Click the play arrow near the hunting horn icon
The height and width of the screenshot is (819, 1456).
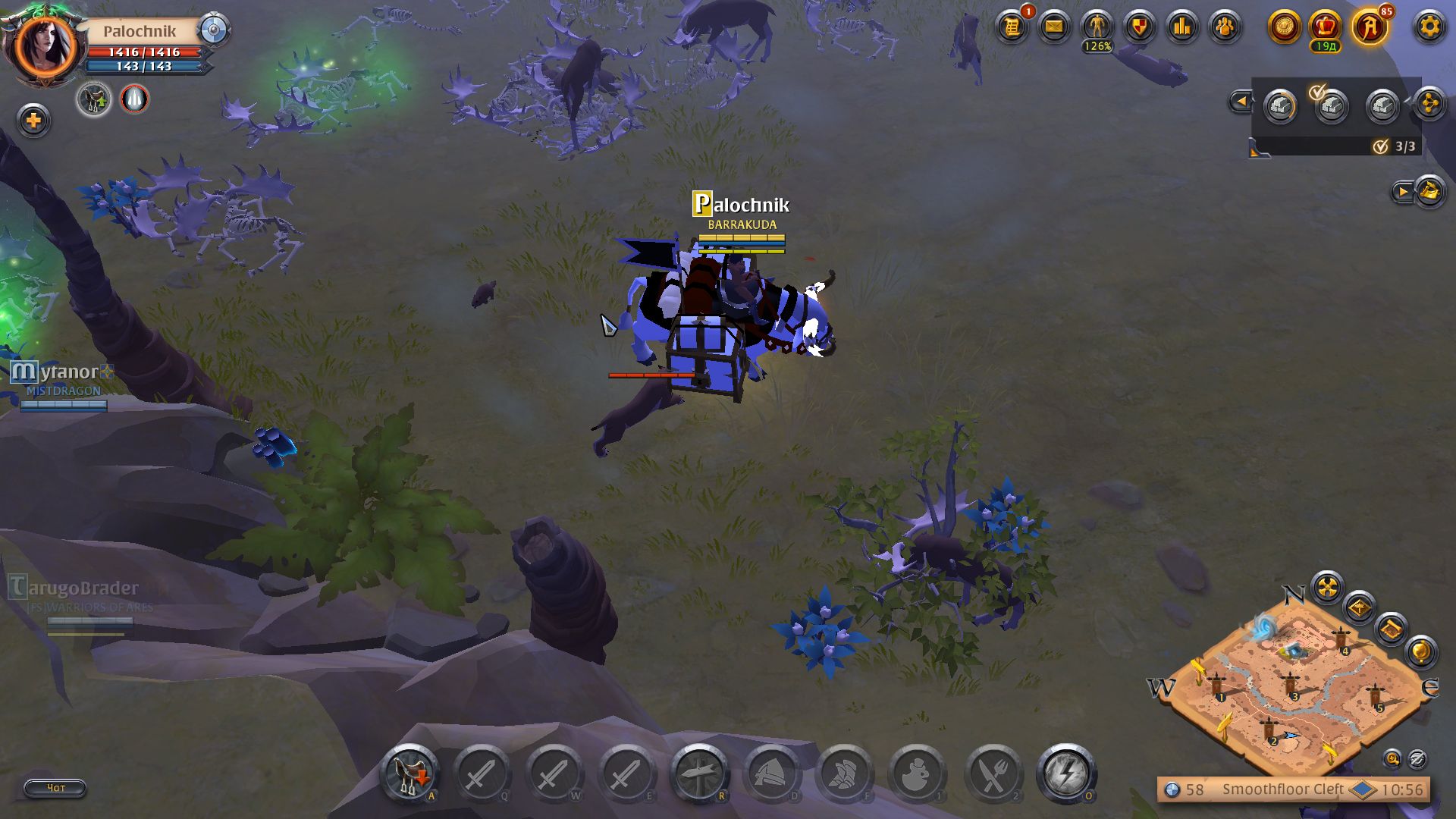1404,193
